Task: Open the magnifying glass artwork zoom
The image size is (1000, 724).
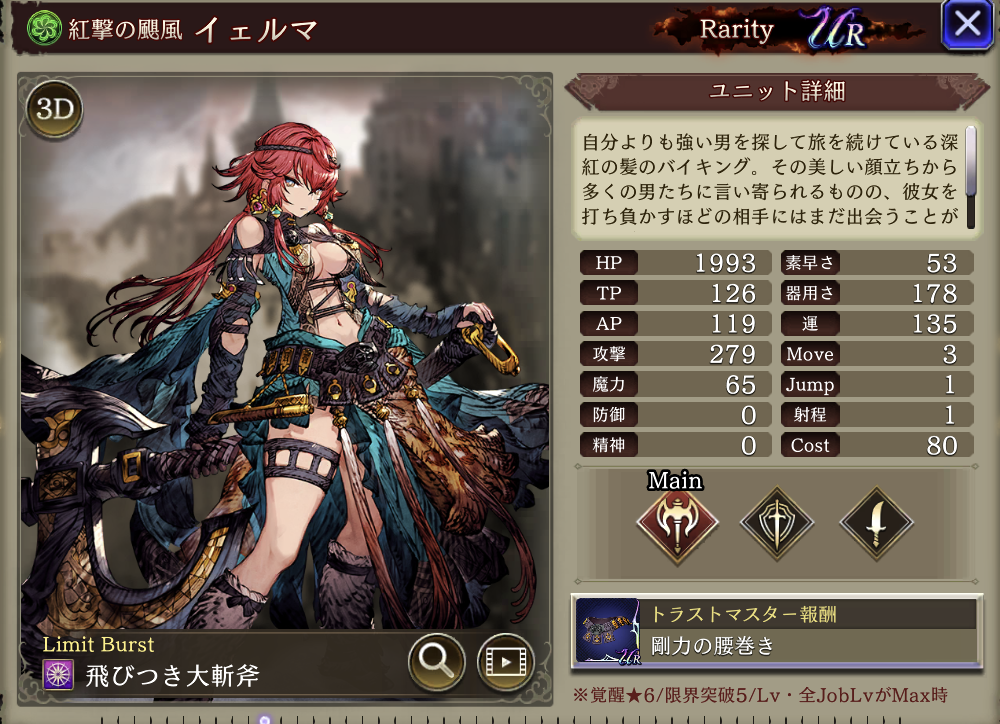Action: click(x=437, y=660)
